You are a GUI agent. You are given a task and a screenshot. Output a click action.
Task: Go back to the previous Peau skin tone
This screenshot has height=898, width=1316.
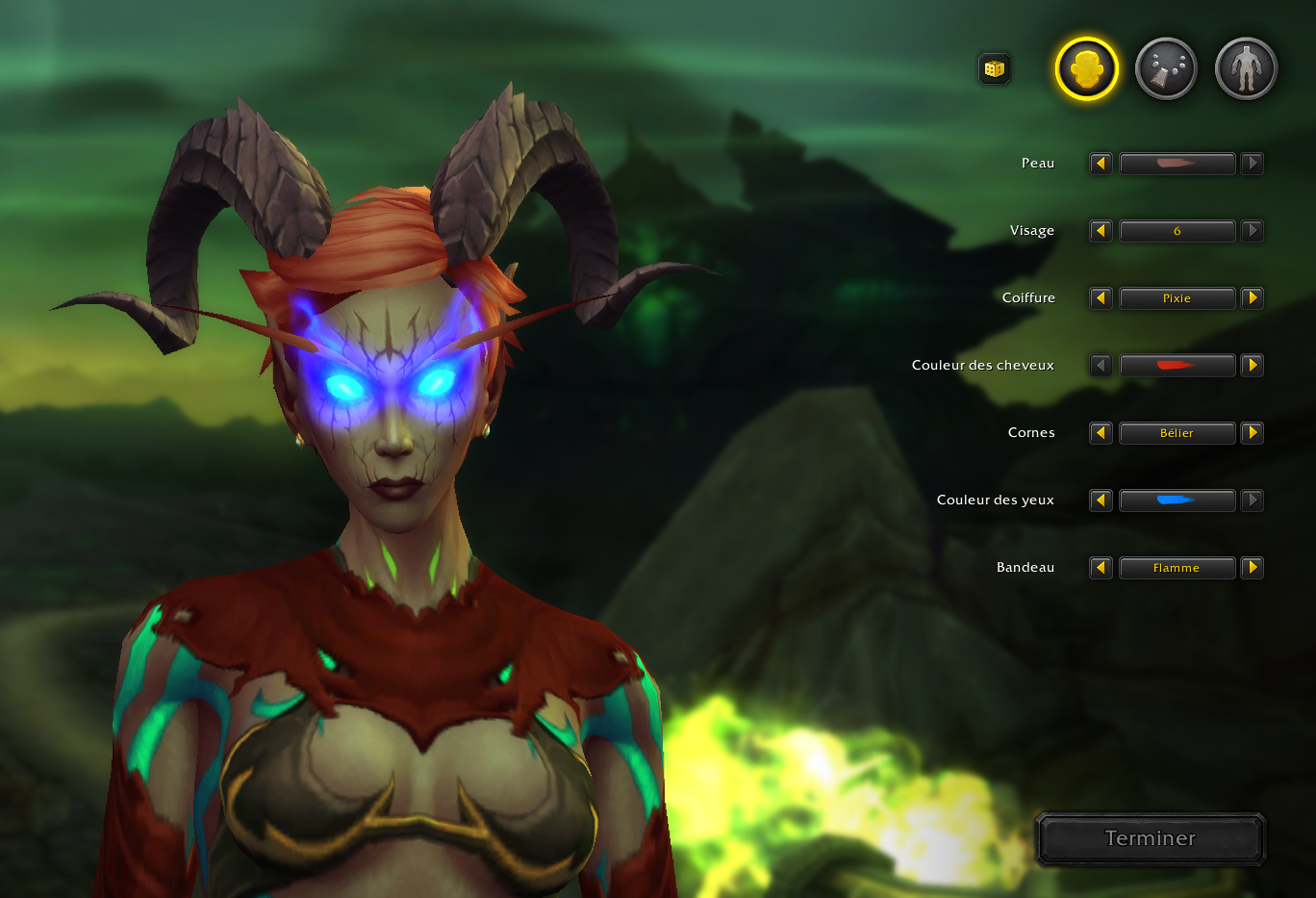pyautogui.click(x=1101, y=164)
